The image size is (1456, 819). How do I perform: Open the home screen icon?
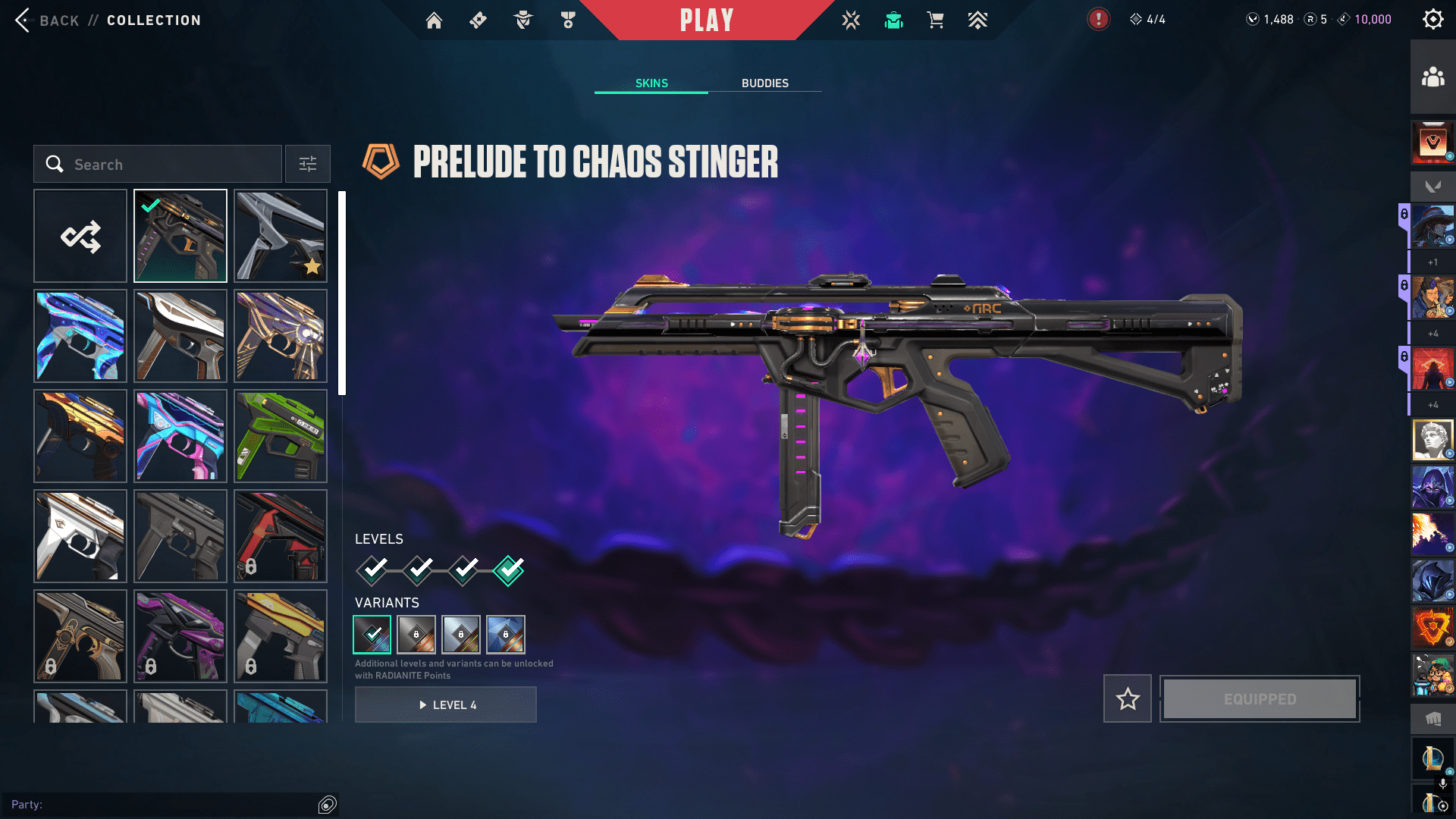click(x=434, y=20)
